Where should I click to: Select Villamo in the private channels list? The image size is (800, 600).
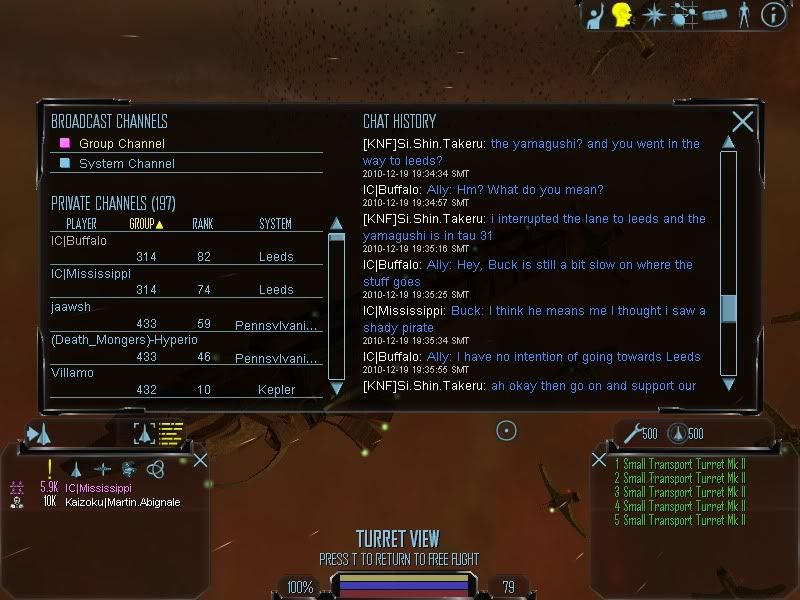(x=72, y=373)
